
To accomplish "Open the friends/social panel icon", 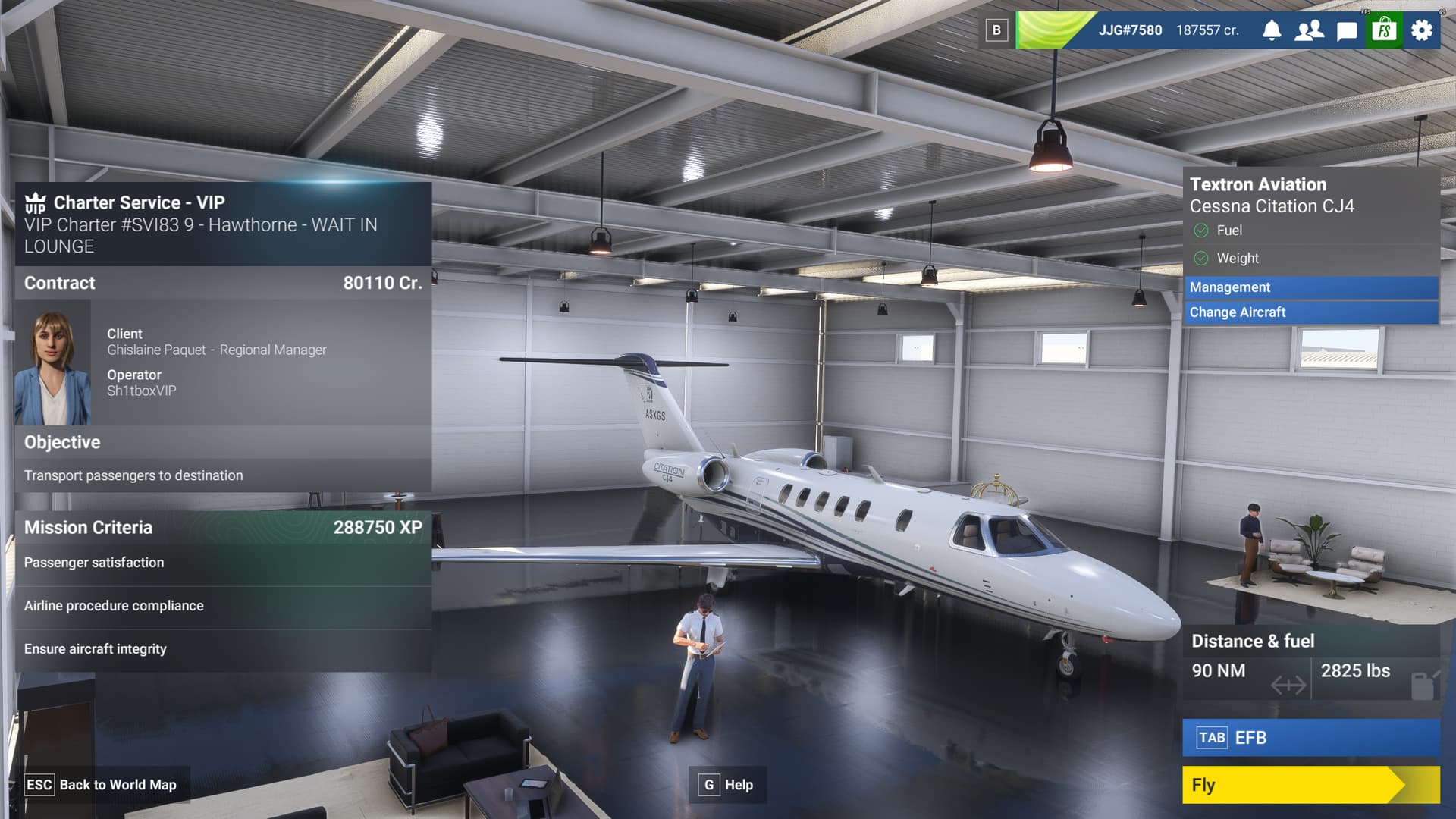I will tap(1308, 31).
